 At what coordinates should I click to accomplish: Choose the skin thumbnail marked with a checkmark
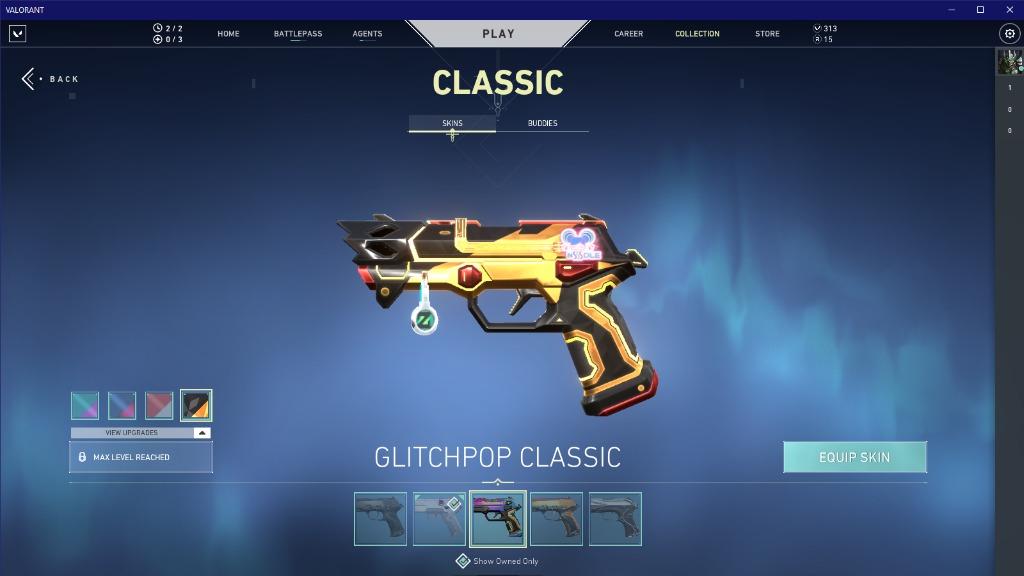[440, 519]
